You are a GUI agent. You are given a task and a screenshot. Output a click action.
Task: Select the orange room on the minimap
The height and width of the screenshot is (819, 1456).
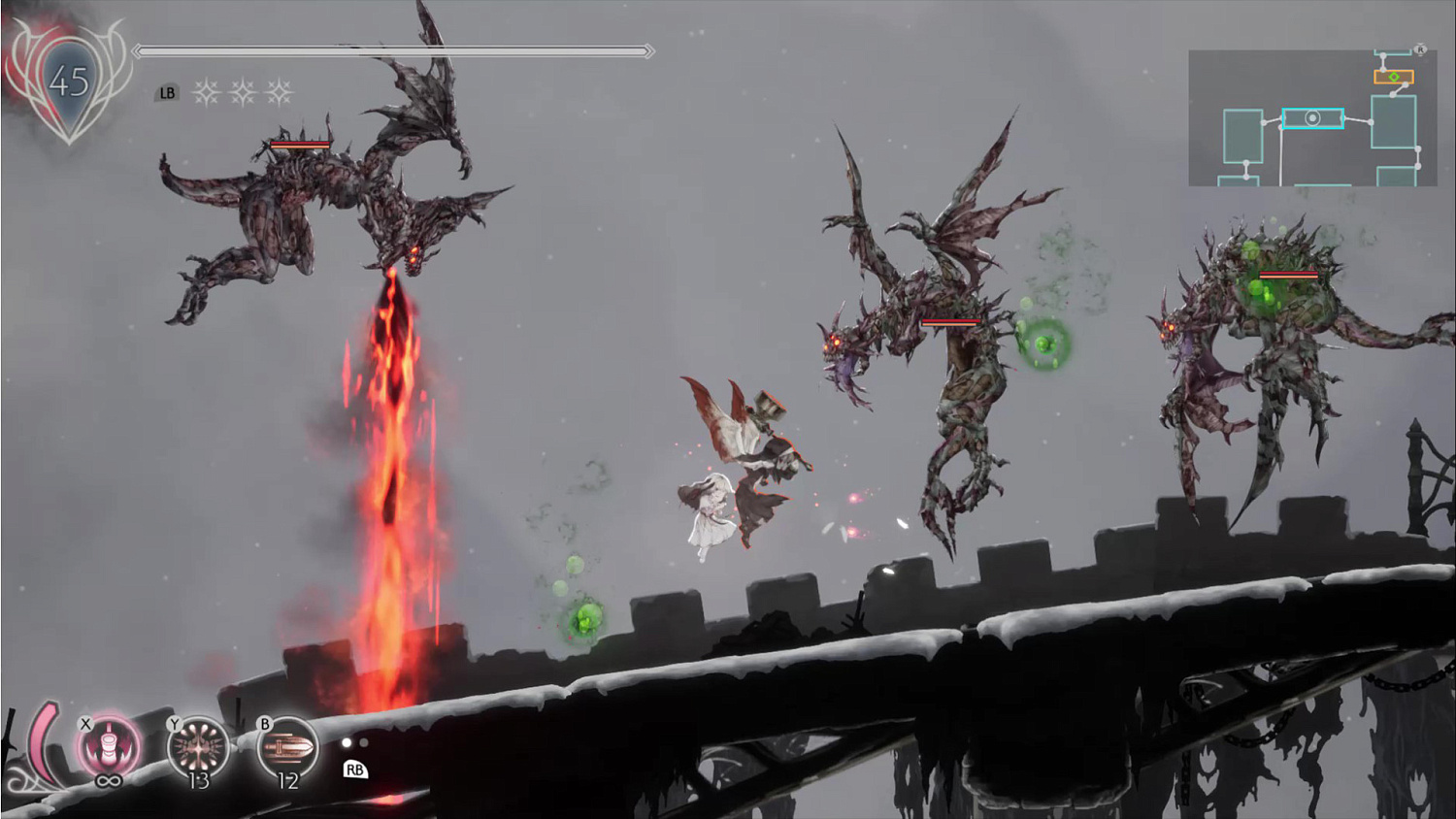pyautogui.click(x=1382, y=77)
